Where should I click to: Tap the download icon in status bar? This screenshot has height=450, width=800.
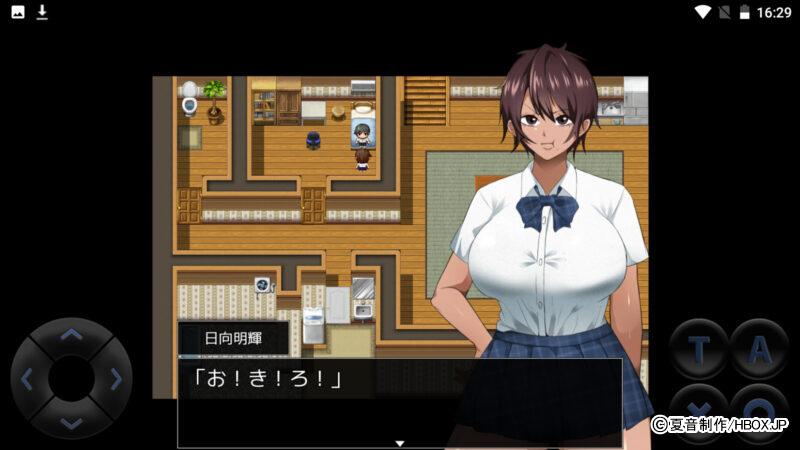(42, 12)
